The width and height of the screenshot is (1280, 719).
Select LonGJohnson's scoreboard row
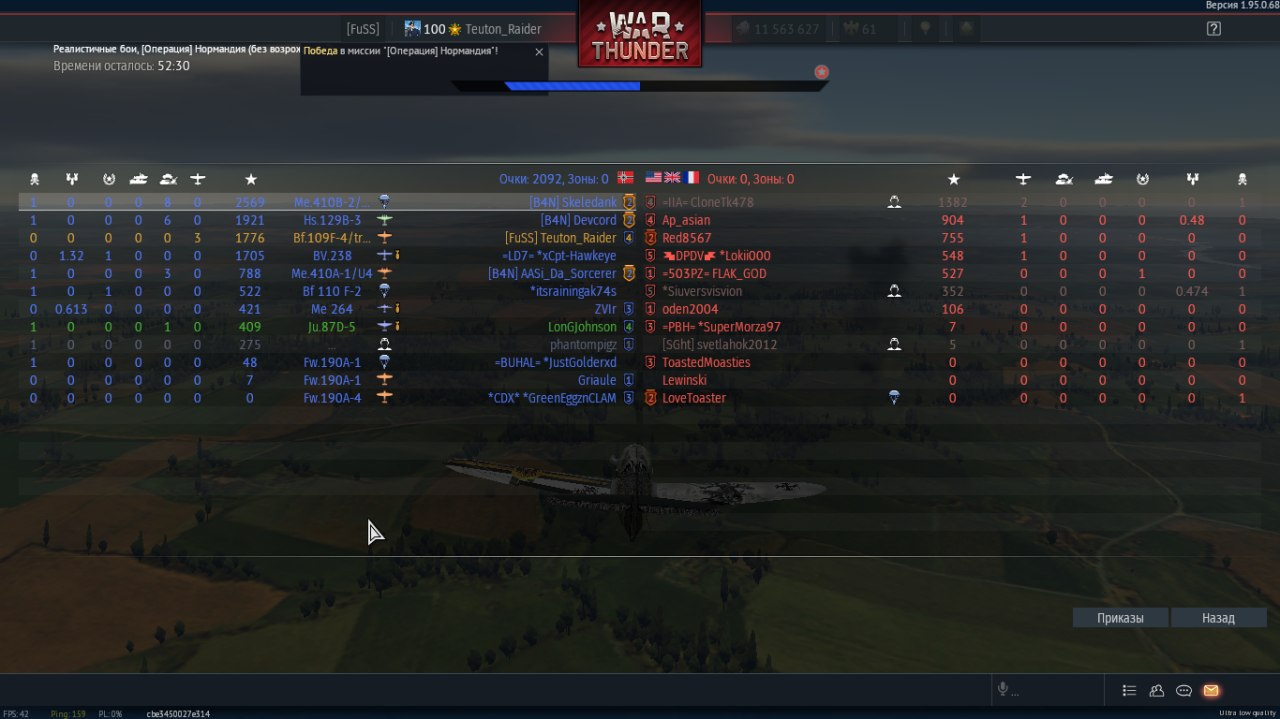click(x=582, y=327)
